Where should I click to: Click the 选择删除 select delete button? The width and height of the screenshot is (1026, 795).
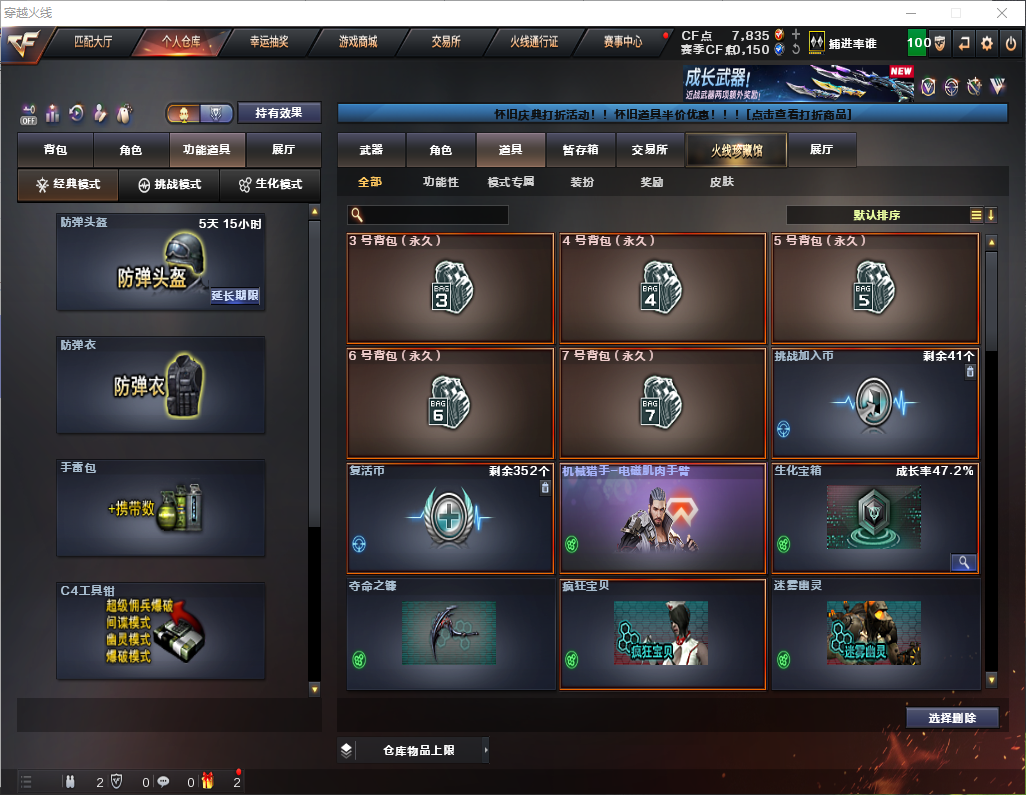pyautogui.click(x=952, y=718)
